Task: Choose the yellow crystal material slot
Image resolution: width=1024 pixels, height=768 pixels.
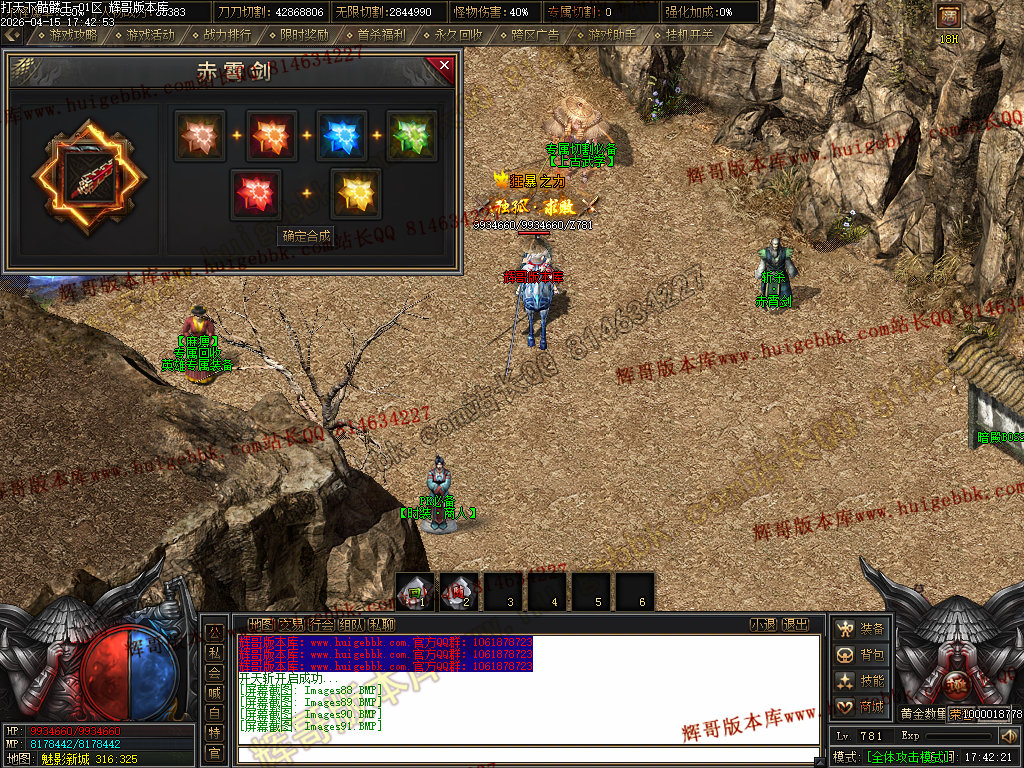Action: pyautogui.click(x=355, y=193)
